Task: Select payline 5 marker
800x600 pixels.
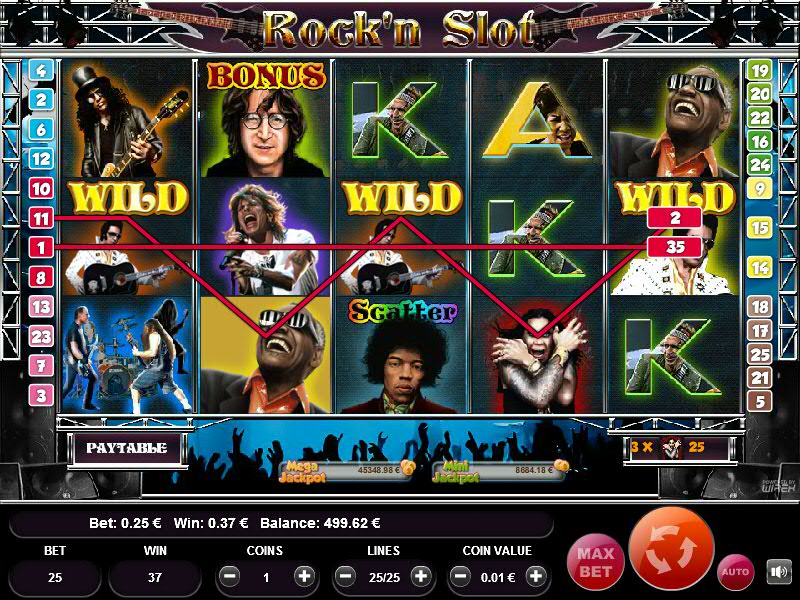Action: click(759, 401)
